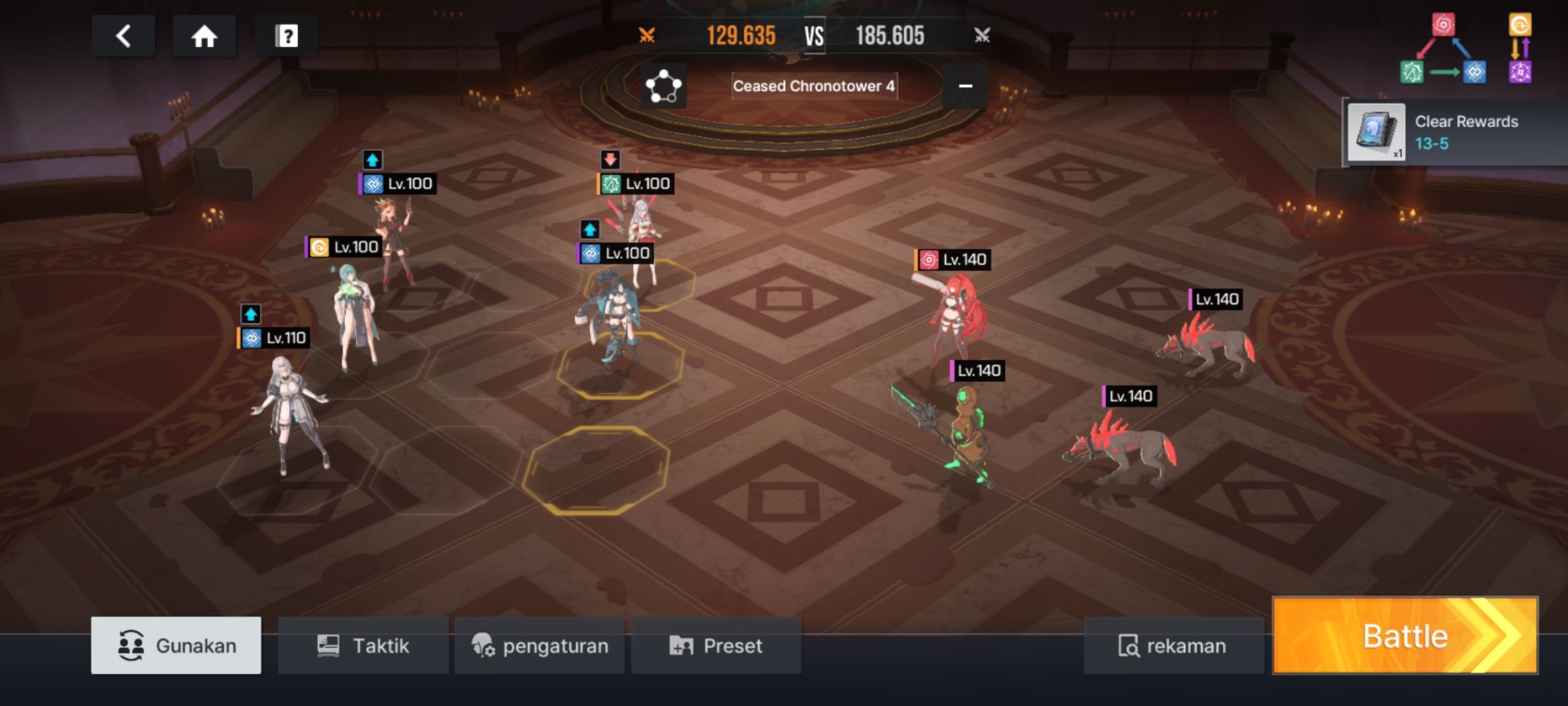
Task: Start the fight with Battle
Action: 1405,635
